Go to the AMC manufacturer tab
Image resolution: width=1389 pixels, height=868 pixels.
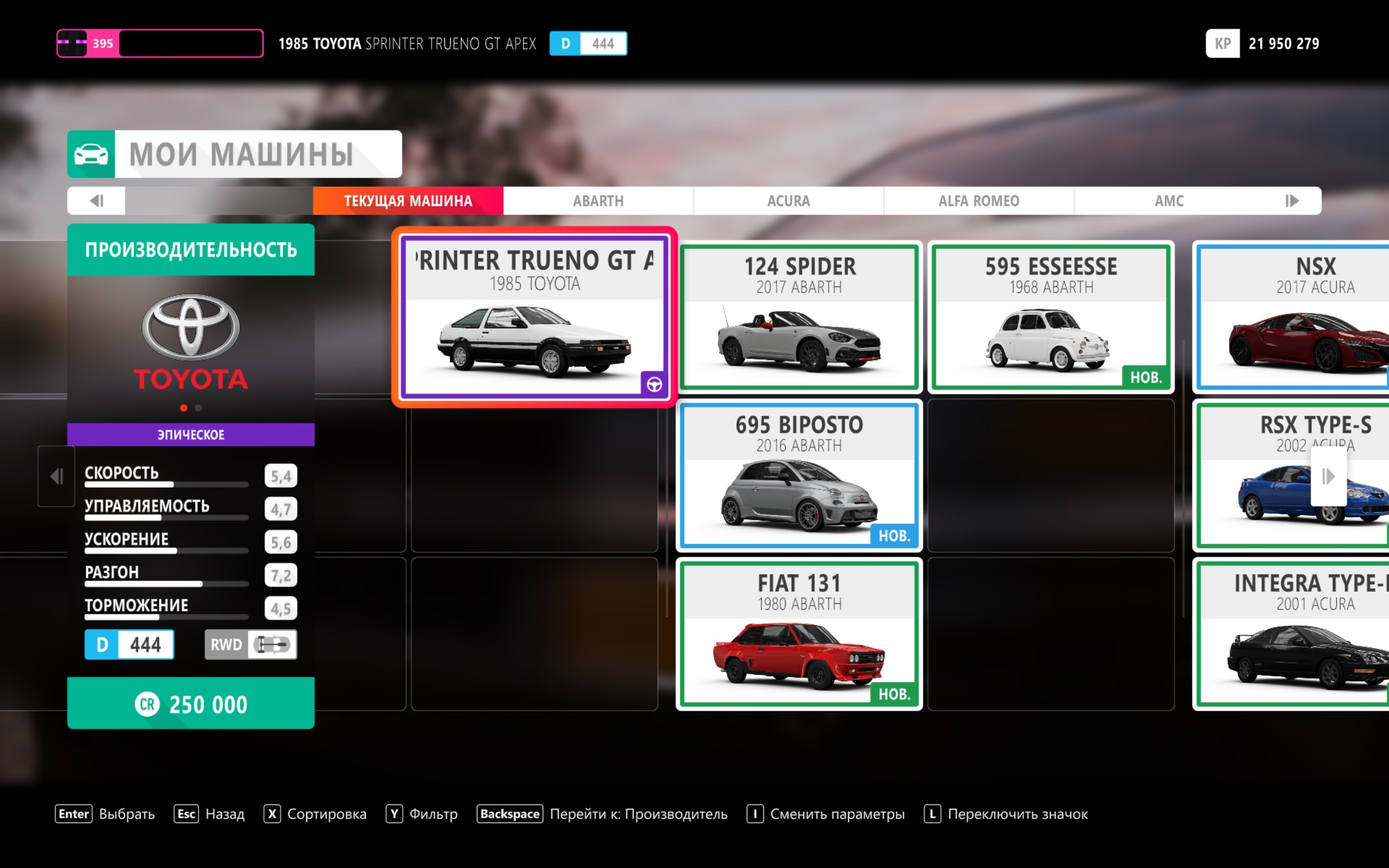(1169, 201)
